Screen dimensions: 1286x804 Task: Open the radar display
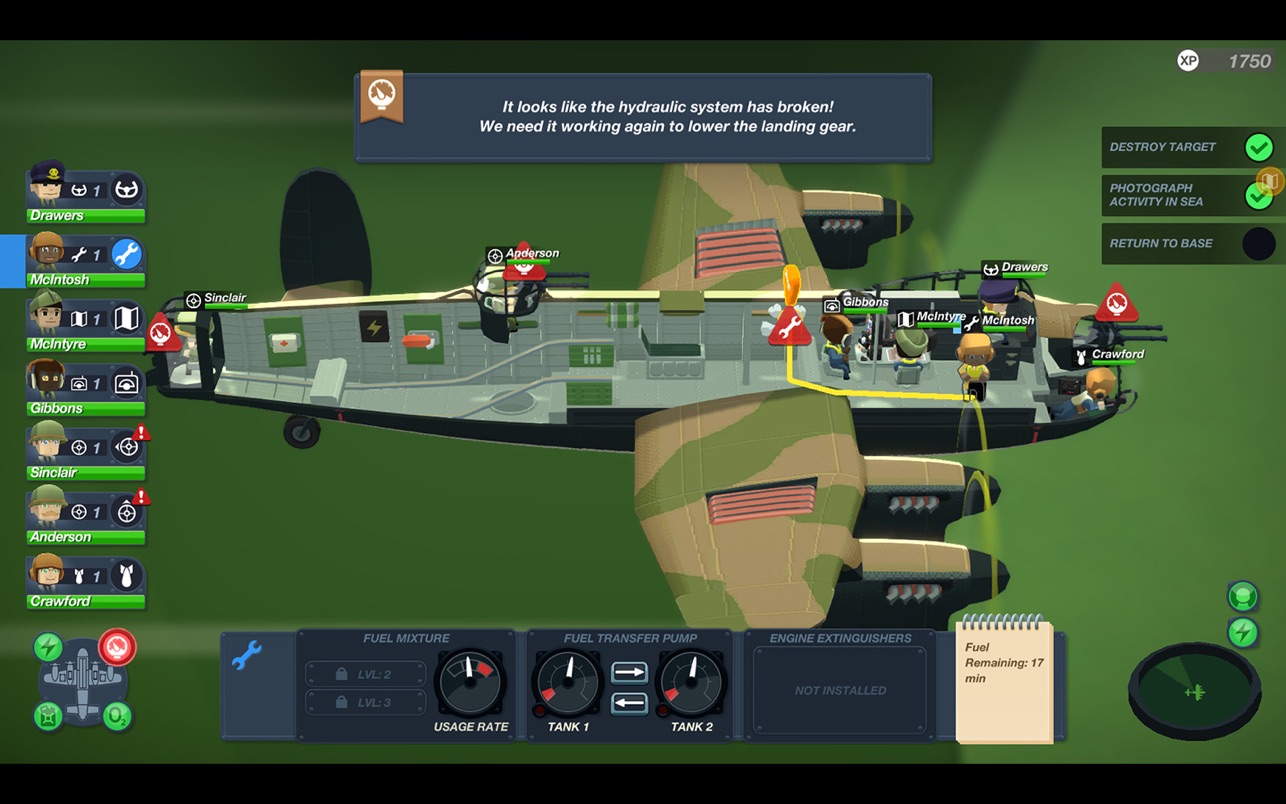click(x=1194, y=692)
